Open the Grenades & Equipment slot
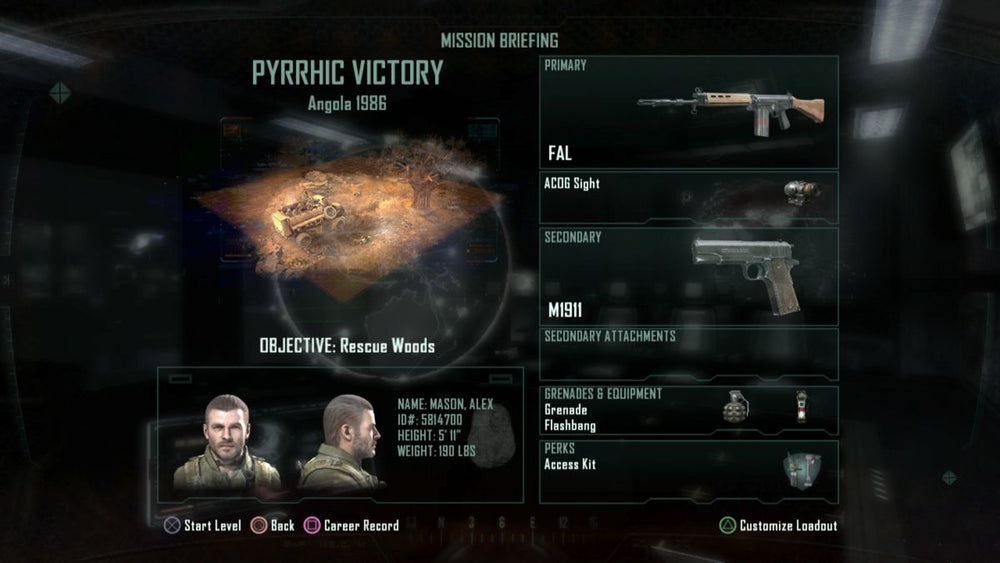 [x=688, y=408]
